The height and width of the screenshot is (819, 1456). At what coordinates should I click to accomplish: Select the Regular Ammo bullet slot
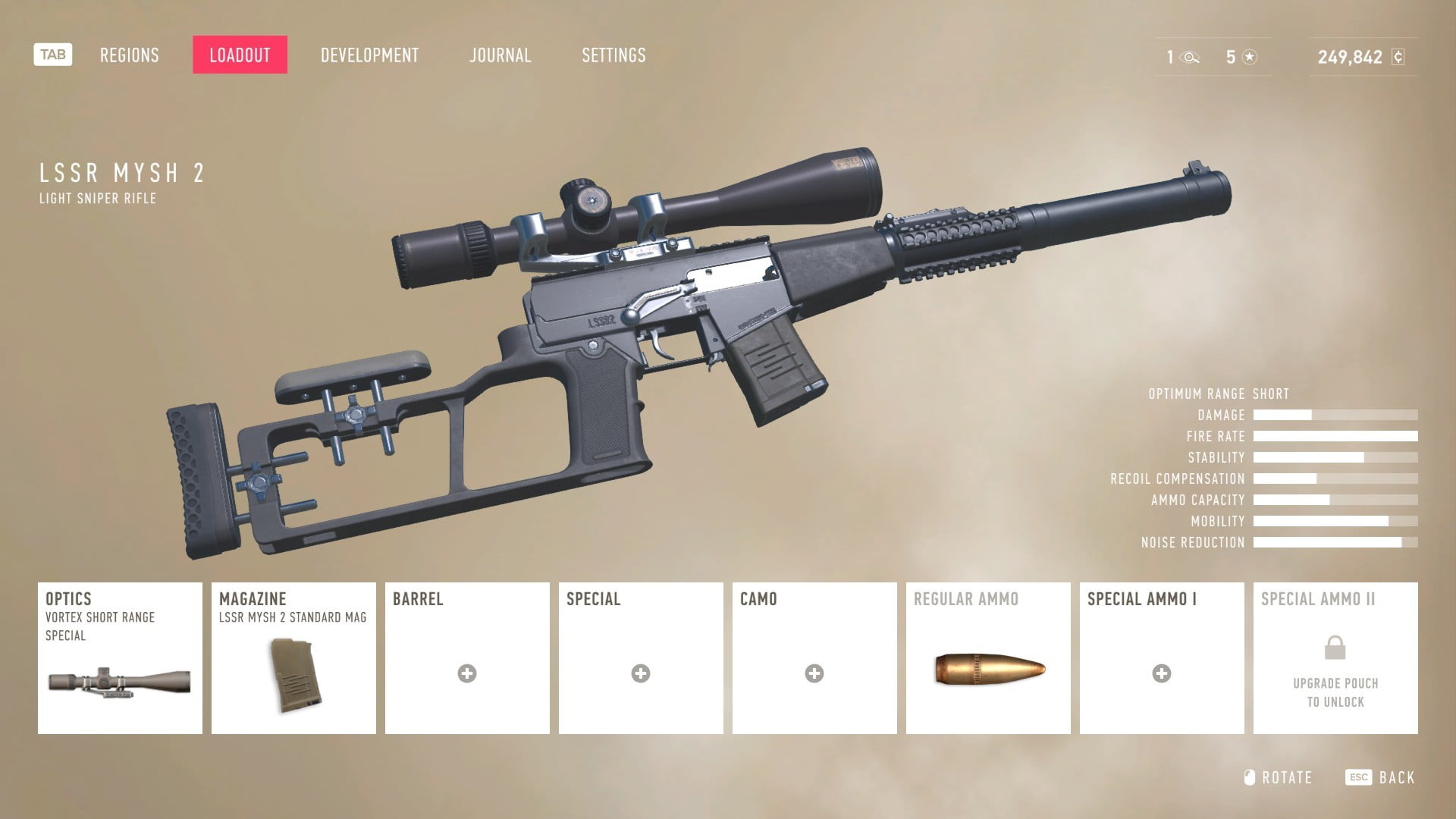click(x=988, y=657)
